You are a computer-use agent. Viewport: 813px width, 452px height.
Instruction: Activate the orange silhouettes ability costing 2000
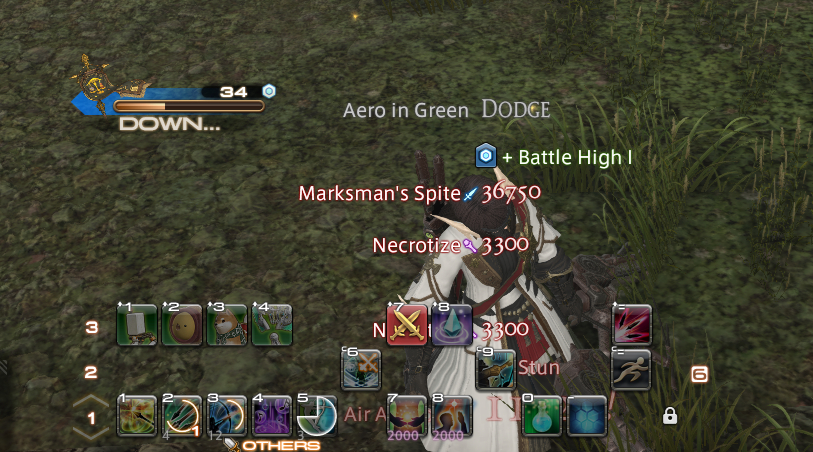pos(452,415)
